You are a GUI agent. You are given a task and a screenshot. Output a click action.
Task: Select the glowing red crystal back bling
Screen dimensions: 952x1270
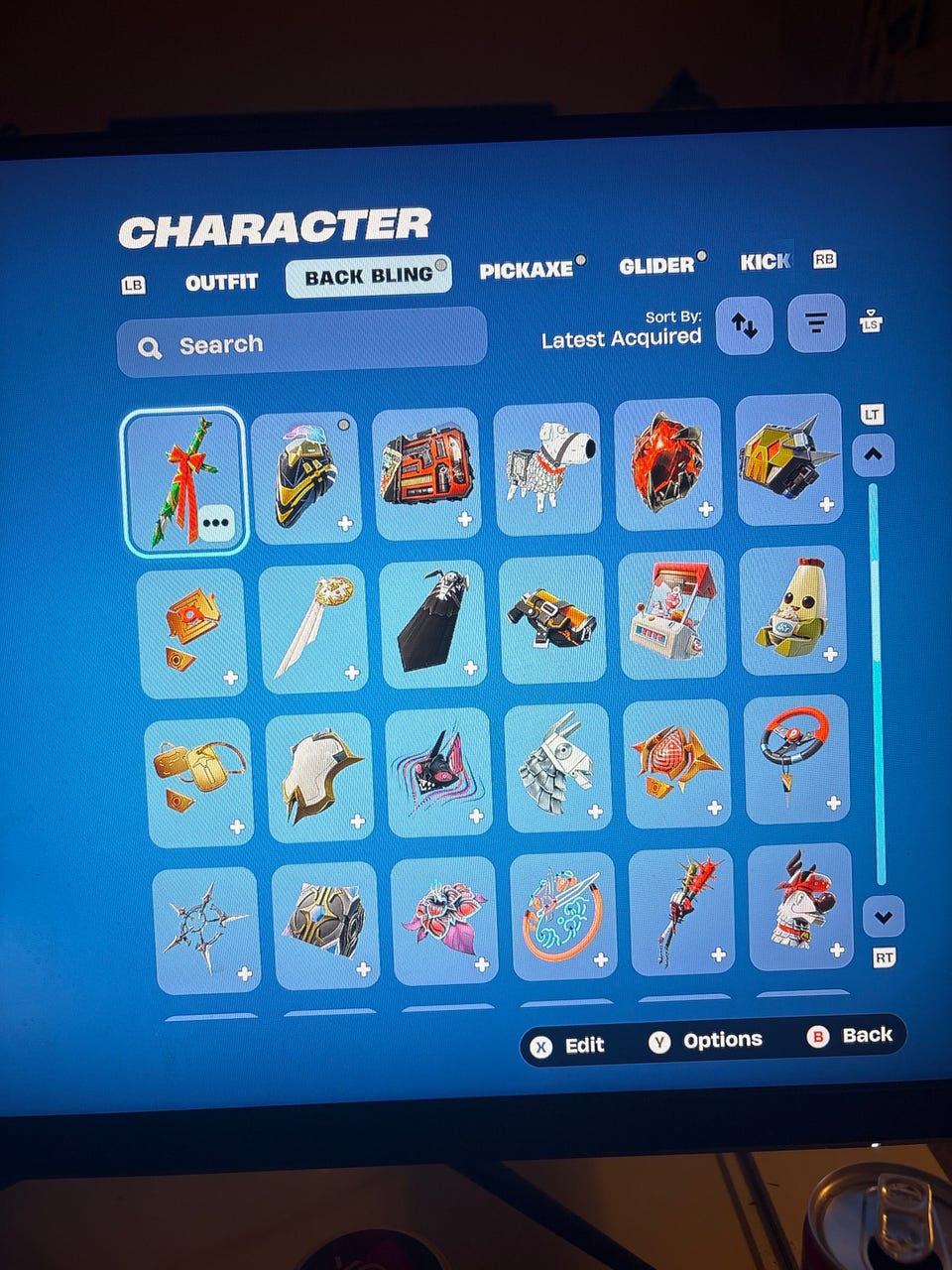point(666,464)
